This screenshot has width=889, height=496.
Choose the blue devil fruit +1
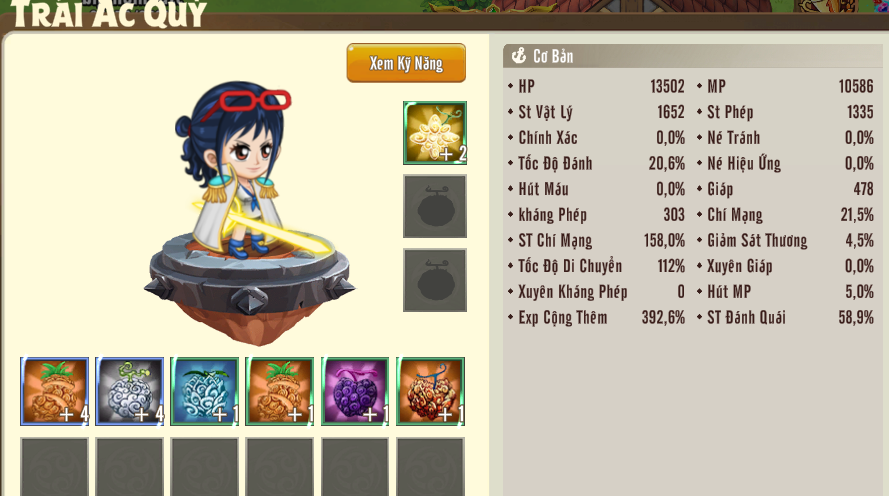(205, 391)
